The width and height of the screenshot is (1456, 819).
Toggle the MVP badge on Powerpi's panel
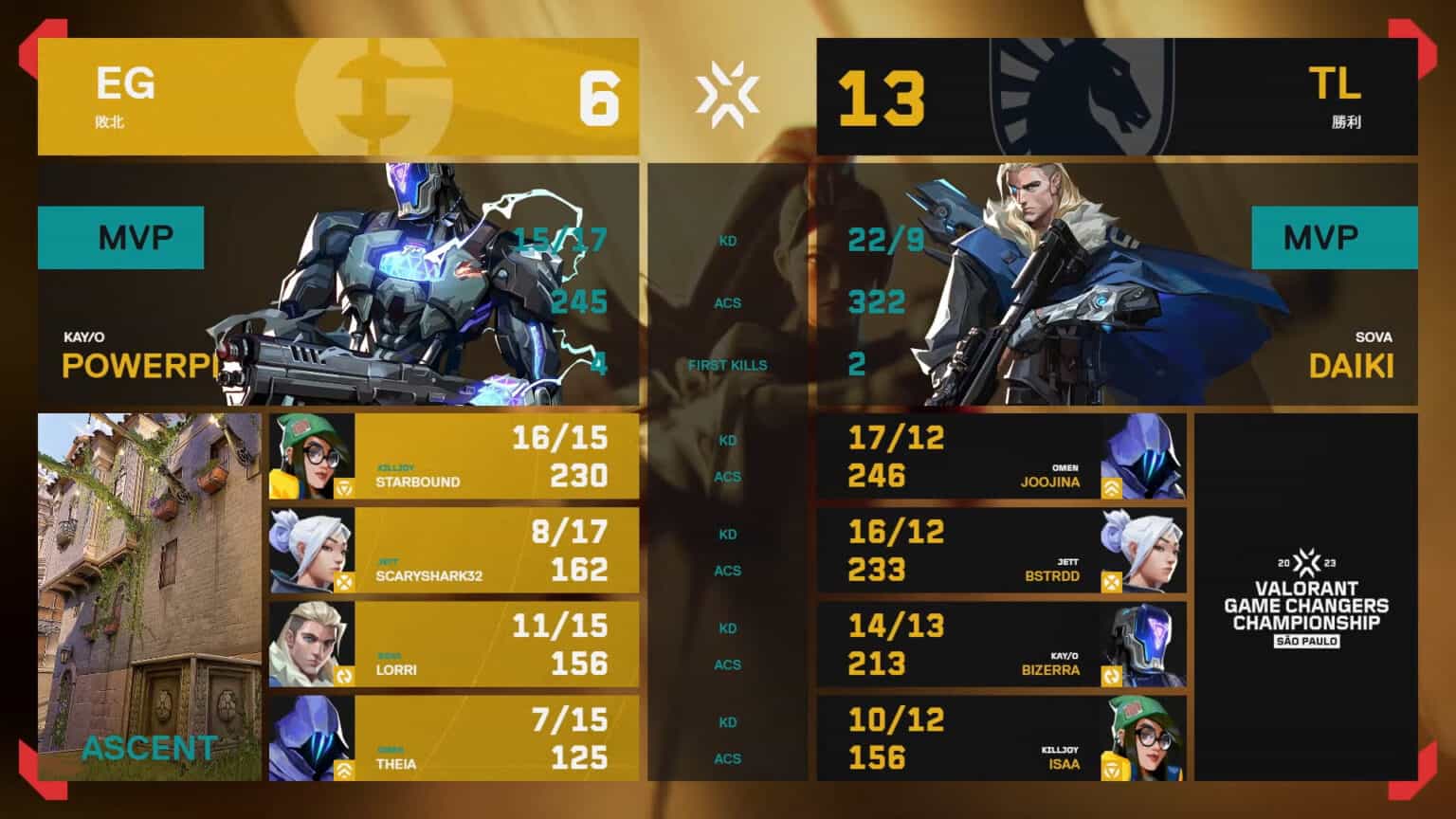(x=120, y=238)
